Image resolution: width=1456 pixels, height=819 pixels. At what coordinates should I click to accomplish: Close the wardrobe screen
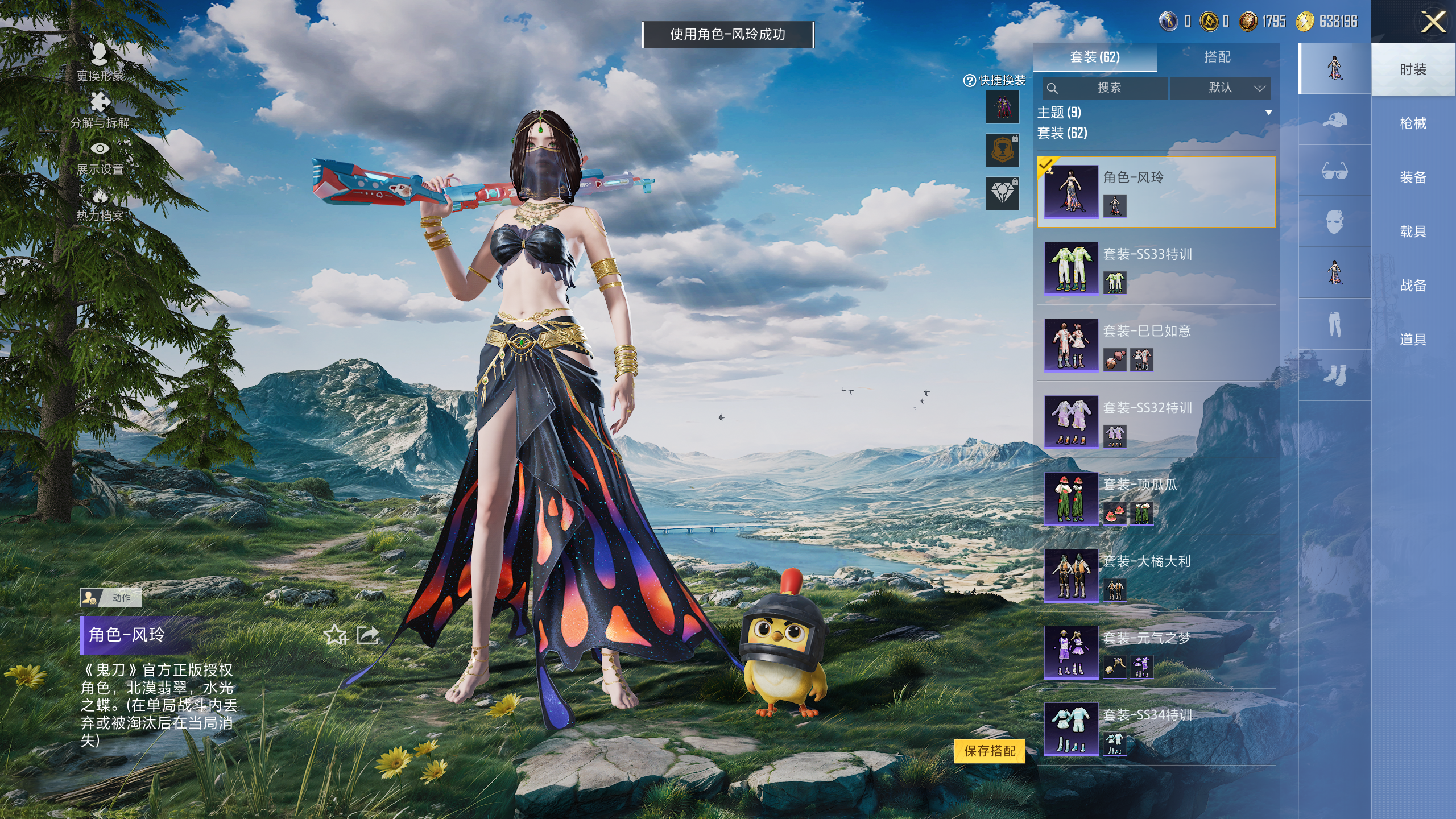[1433, 23]
